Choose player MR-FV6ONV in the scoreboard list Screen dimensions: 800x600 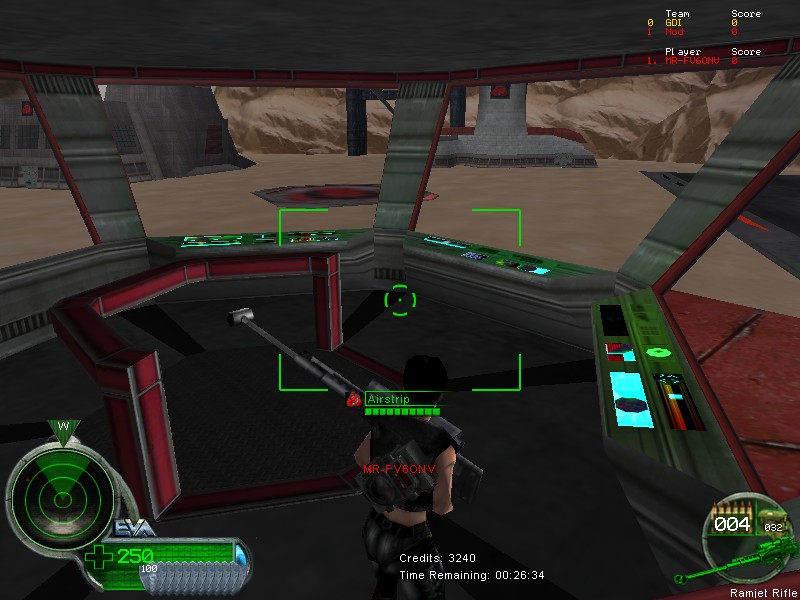[692, 61]
